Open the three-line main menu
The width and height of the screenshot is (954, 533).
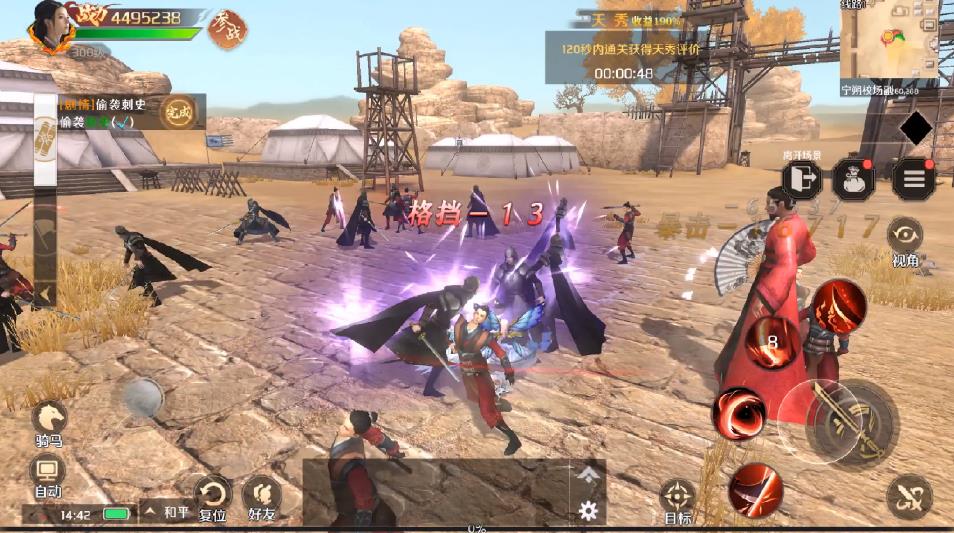pos(912,179)
